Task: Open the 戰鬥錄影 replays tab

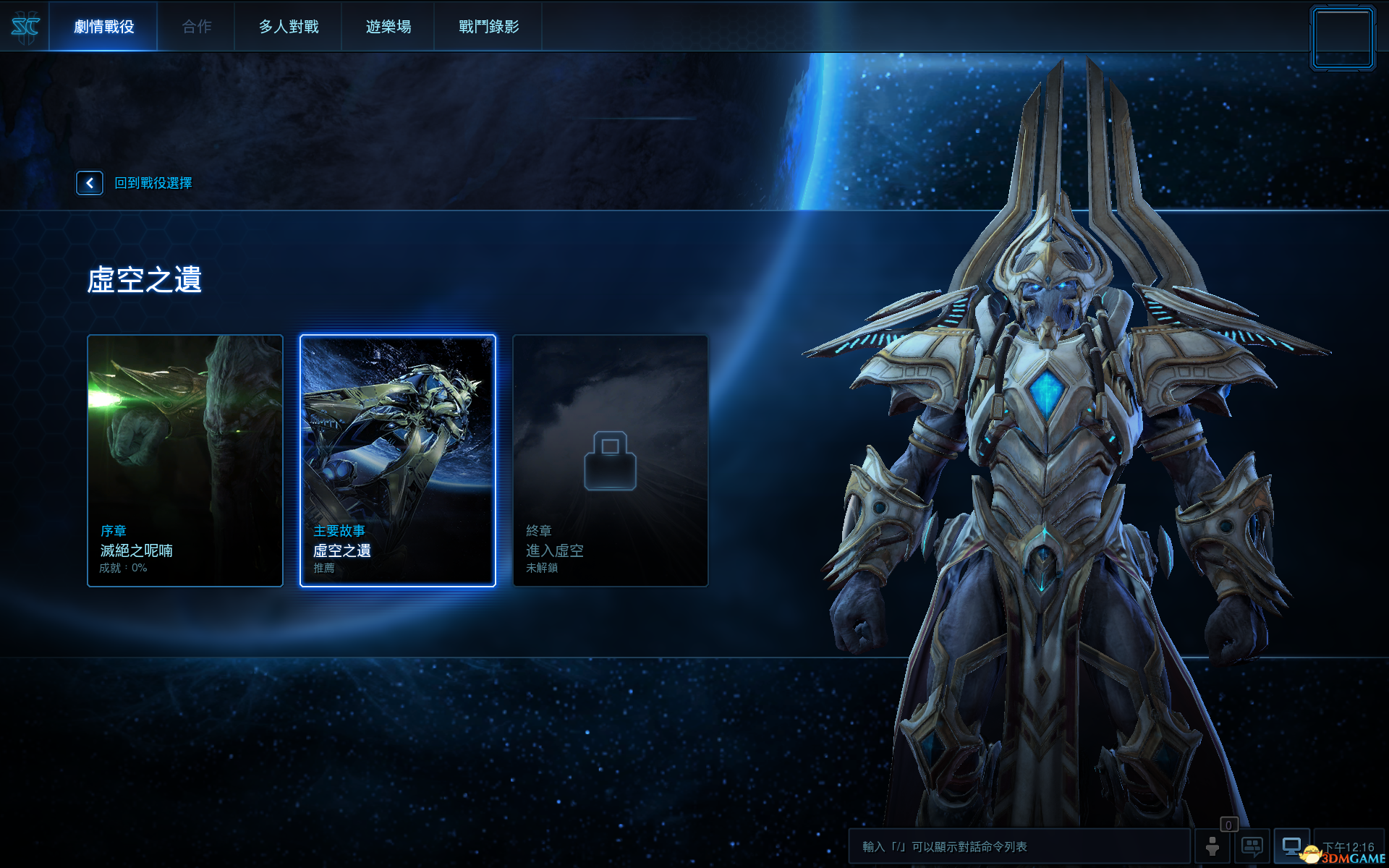Action: [x=488, y=27]
